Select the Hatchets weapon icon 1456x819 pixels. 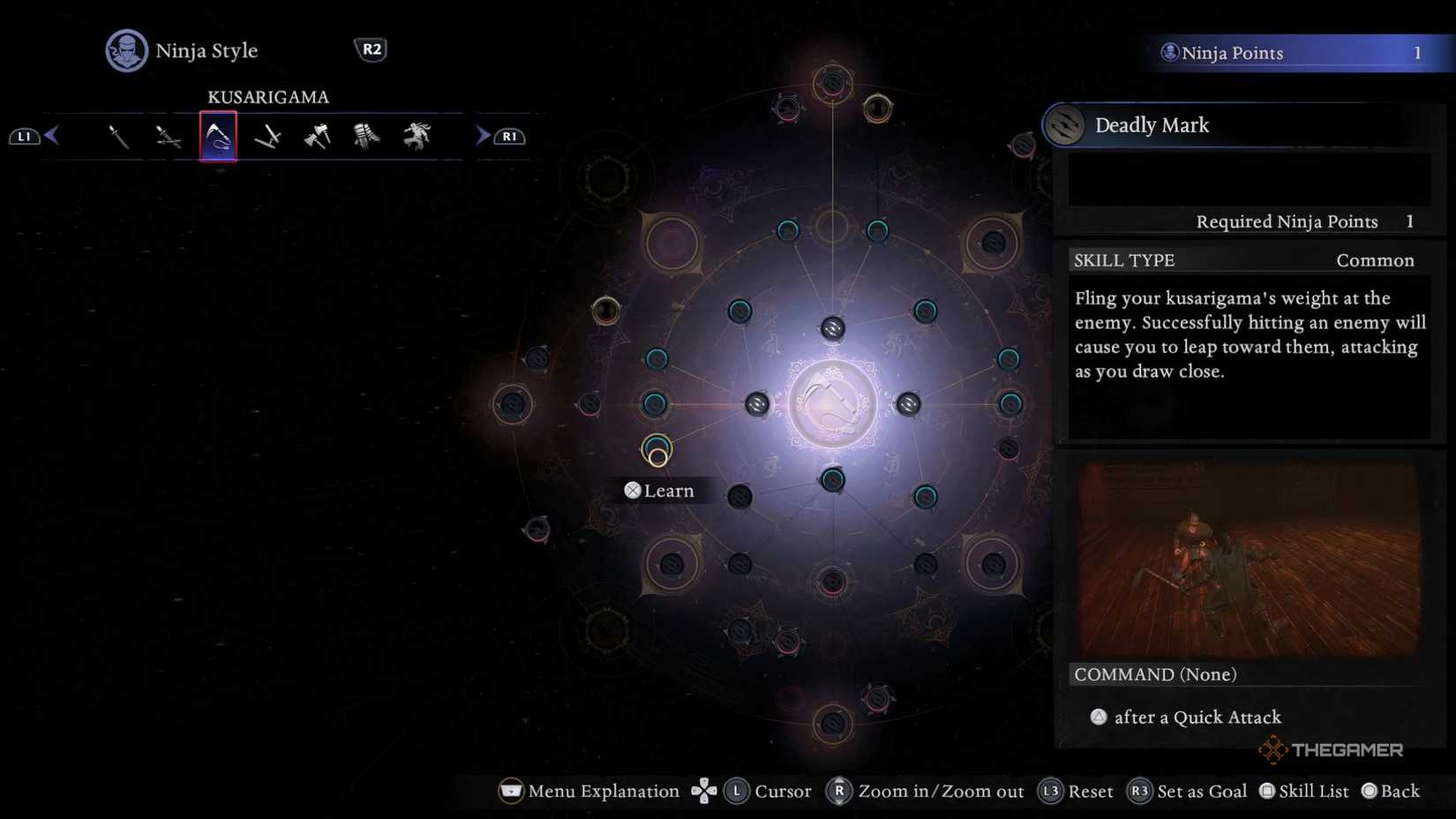(x=316, y=135)
